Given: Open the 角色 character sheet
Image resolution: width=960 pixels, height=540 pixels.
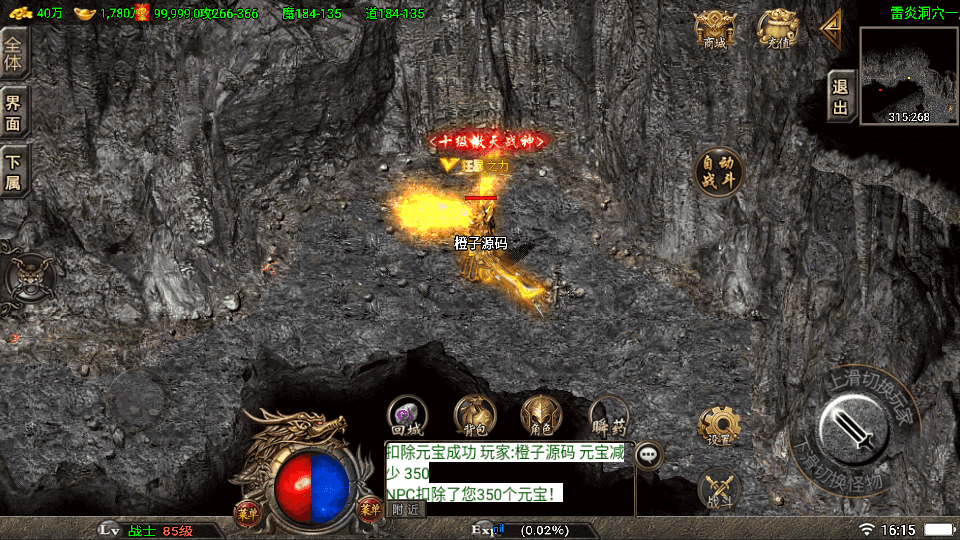Looking at the screenshot, I should click(x=541, y=415).
